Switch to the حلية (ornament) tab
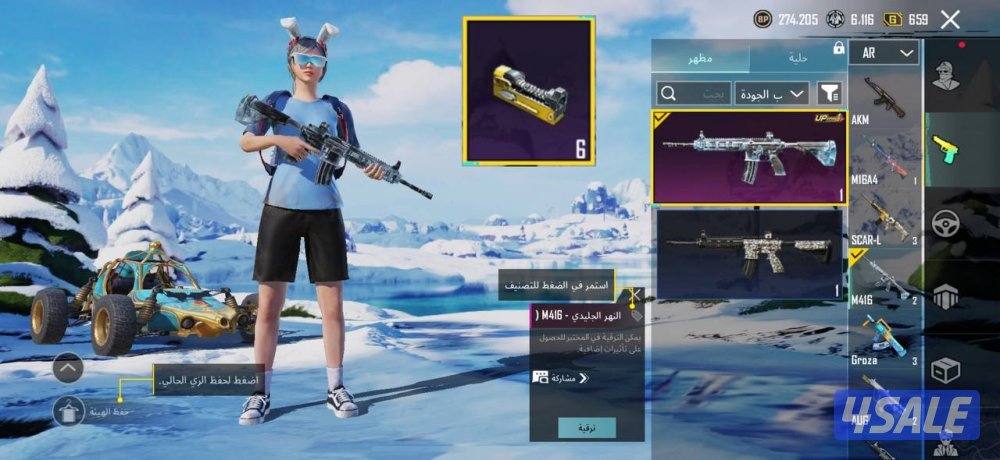The height and width of the screenshot is (460, 1000). 797,57
